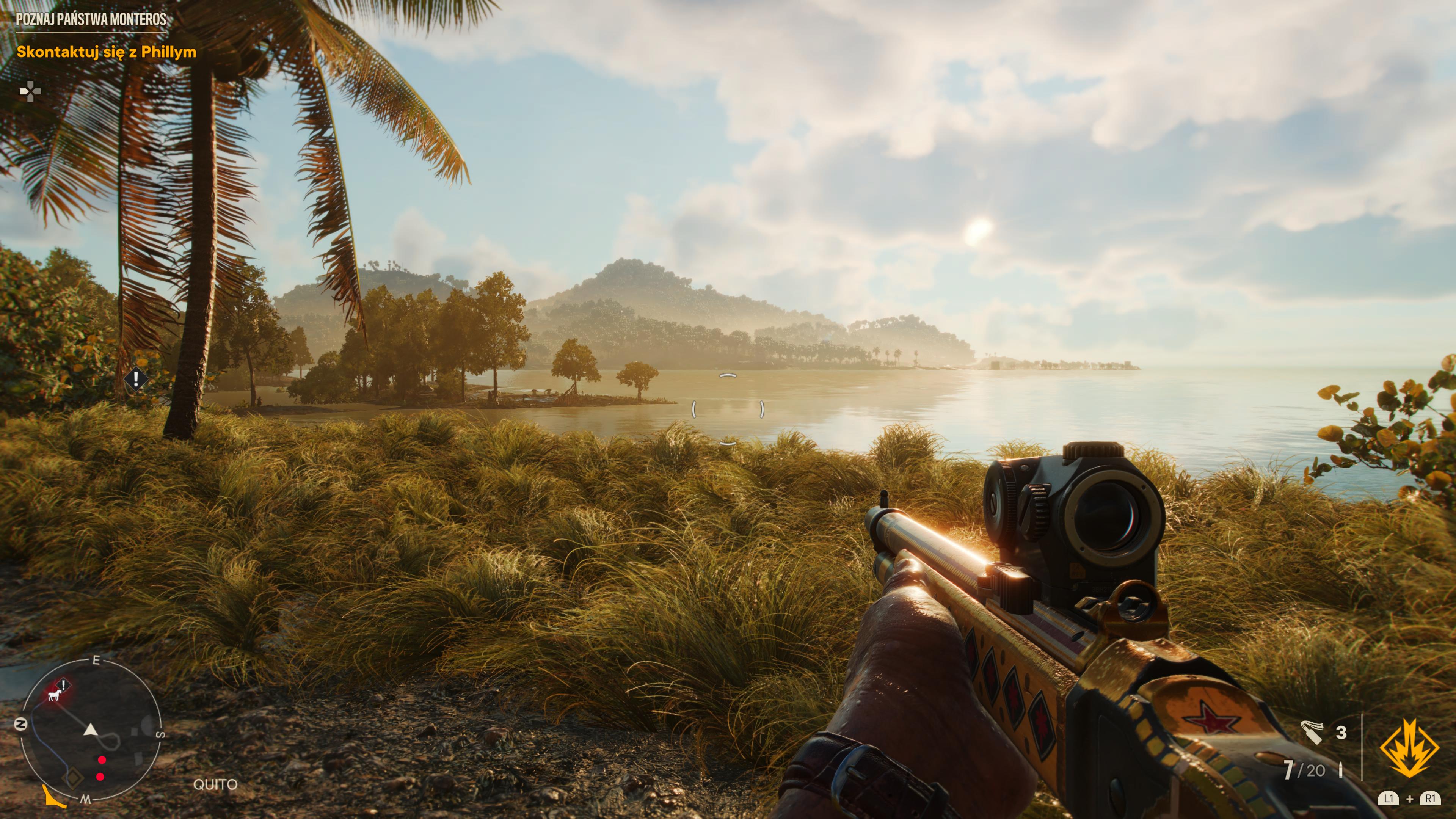Activate the Supremo backpack ability icon
The height and width of the screenshot is (819, 1456).
pos(1410,747)
